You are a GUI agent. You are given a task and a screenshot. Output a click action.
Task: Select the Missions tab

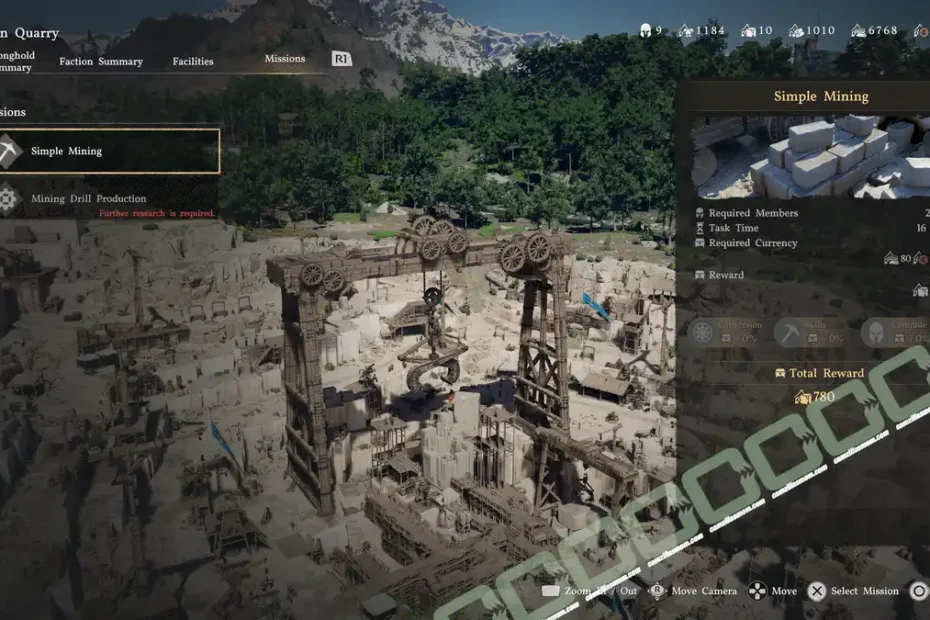click(285, 59)
